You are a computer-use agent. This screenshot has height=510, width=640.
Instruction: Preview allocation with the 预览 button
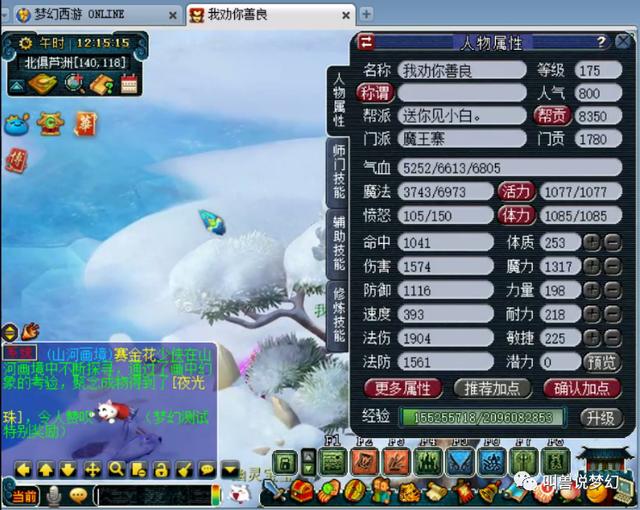pyautogui.click(x=602, y=362)
